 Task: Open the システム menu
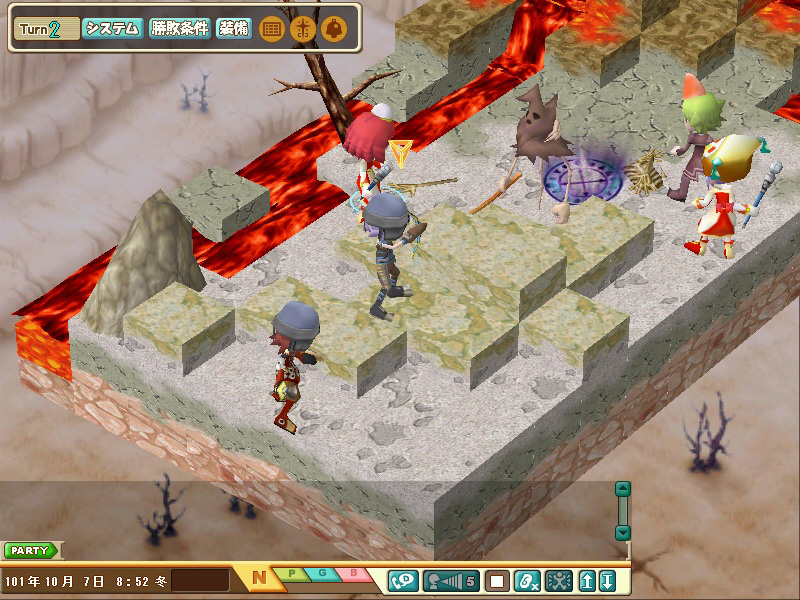click(x=112, y=28)
